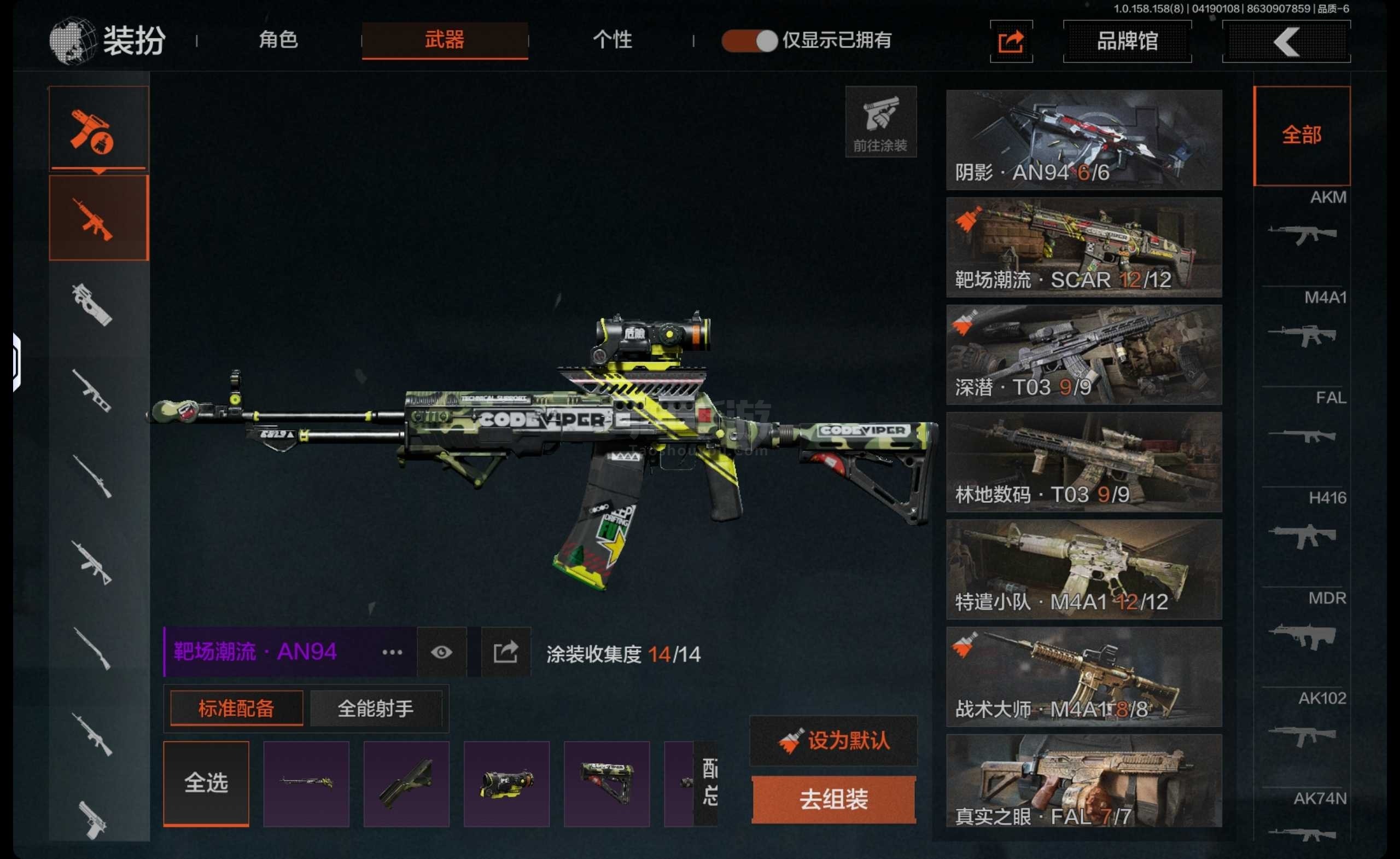
Task: Select the 全能射手 loadout tab
Action: click(375, 709)
